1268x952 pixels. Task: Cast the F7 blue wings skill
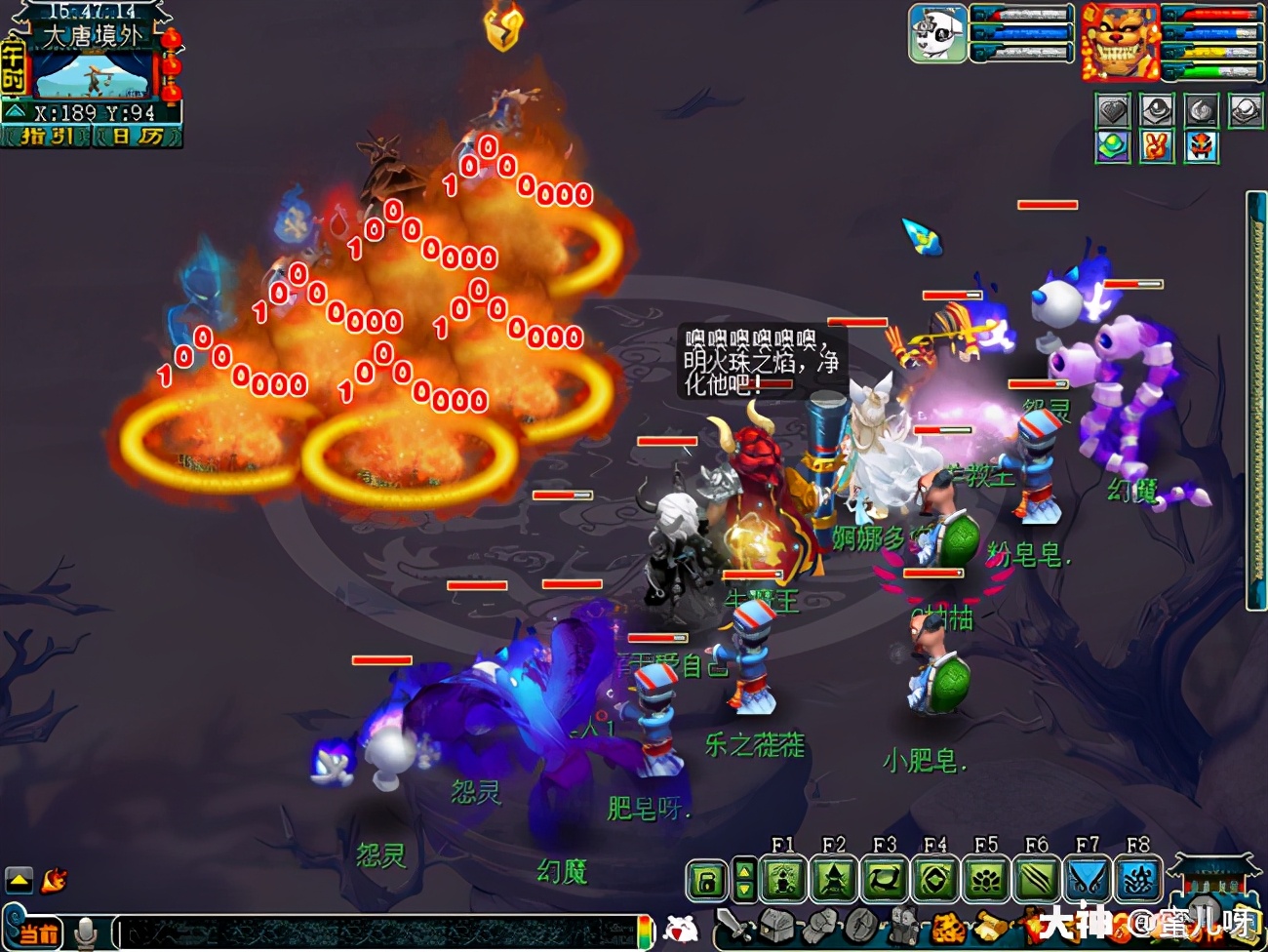(1088, 881)
